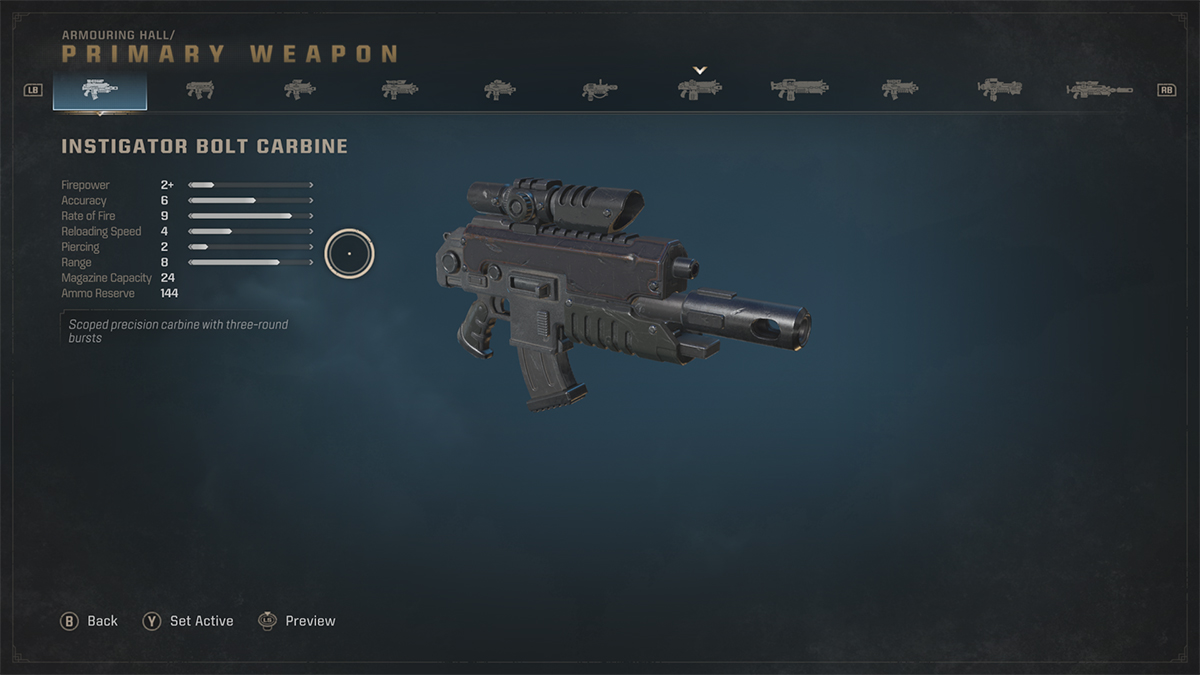Open the weapon Preview
The height and width of the screenshot is (675, 1200).
click(297, 621)
